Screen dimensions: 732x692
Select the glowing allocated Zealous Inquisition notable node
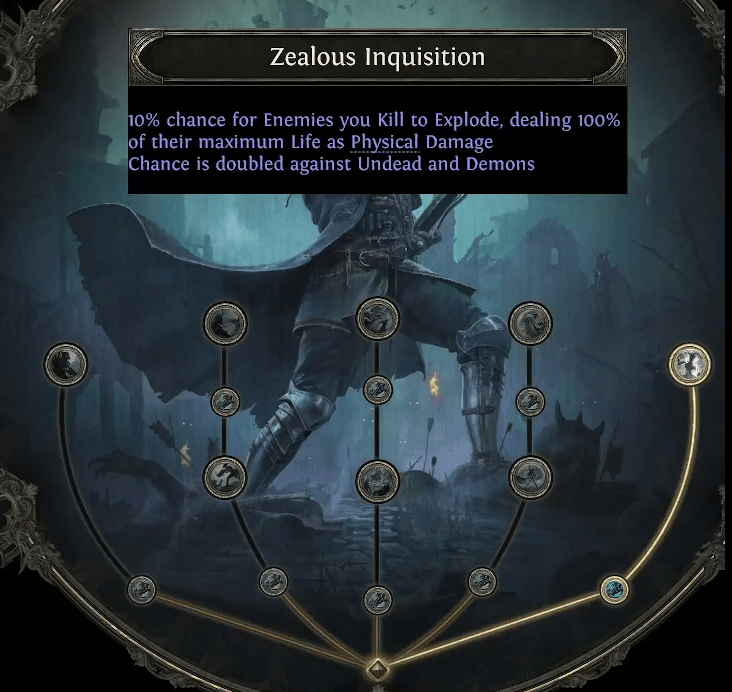pyautogui.click(x=690, y=363)
